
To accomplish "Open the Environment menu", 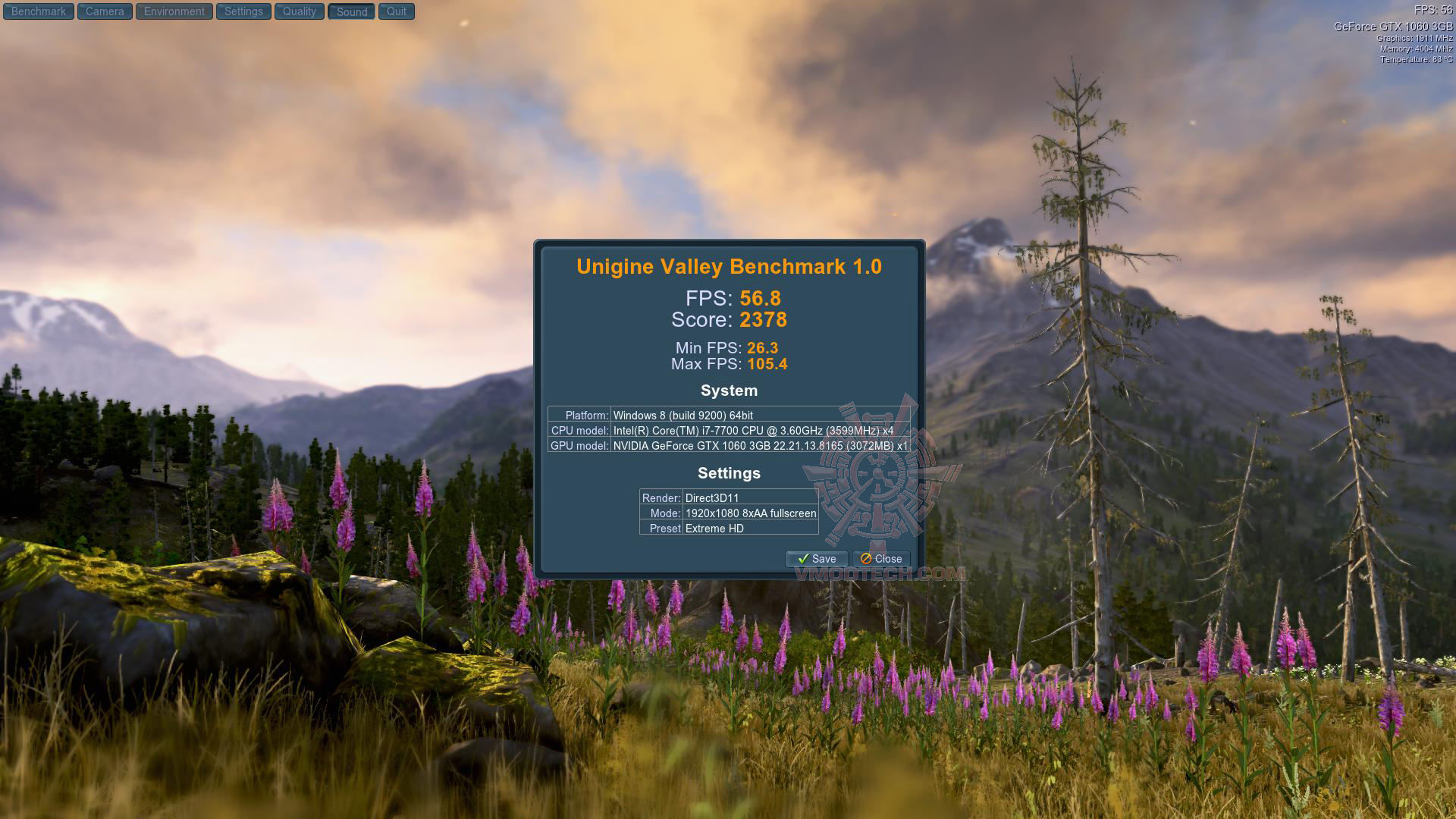I will point(174,11).
